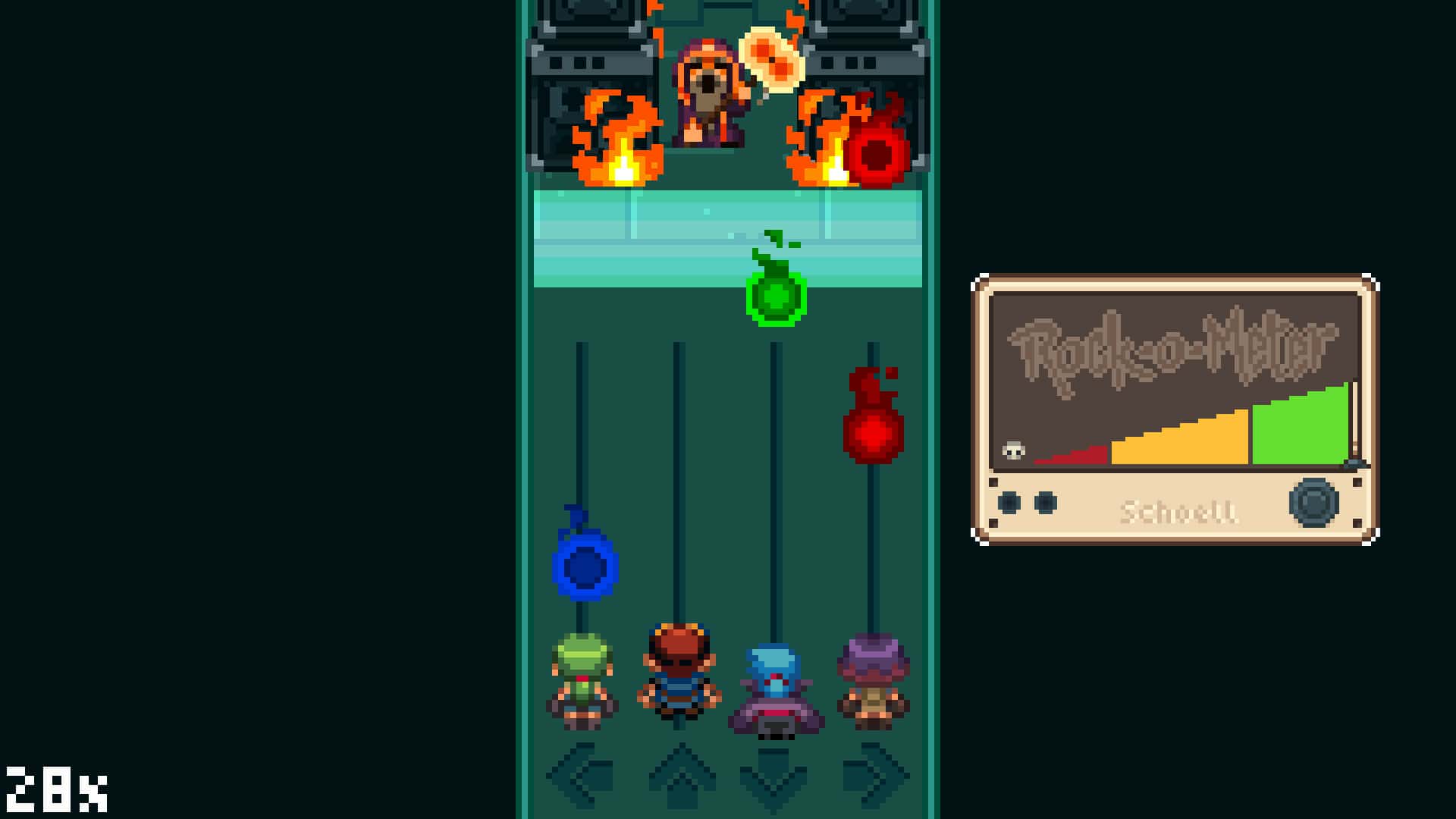Click the green note on the highway
This screenshot has width=1456, height=819.
(775, 300)
